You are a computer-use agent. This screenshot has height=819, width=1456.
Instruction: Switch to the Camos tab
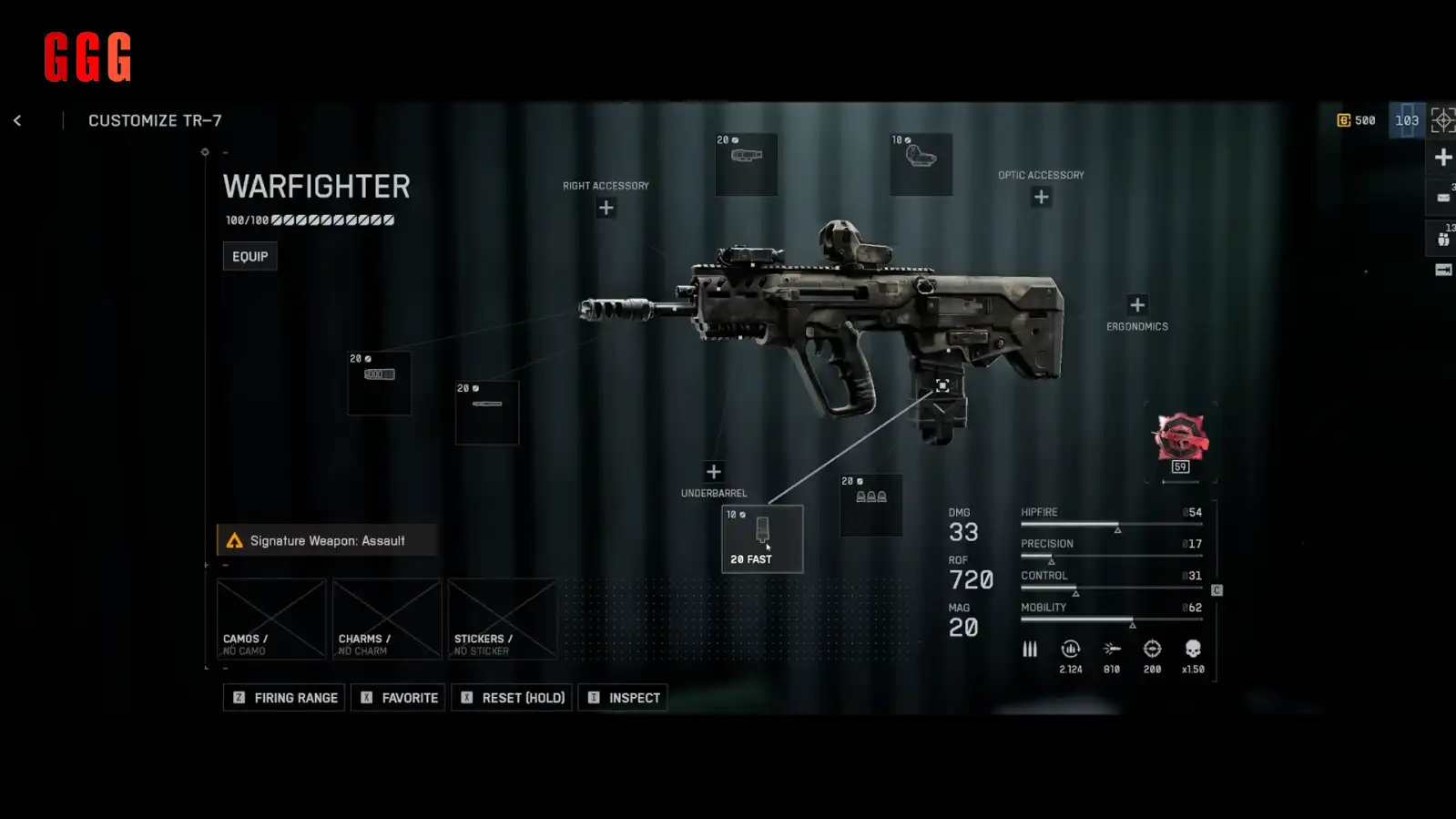[x=270, y=619]
